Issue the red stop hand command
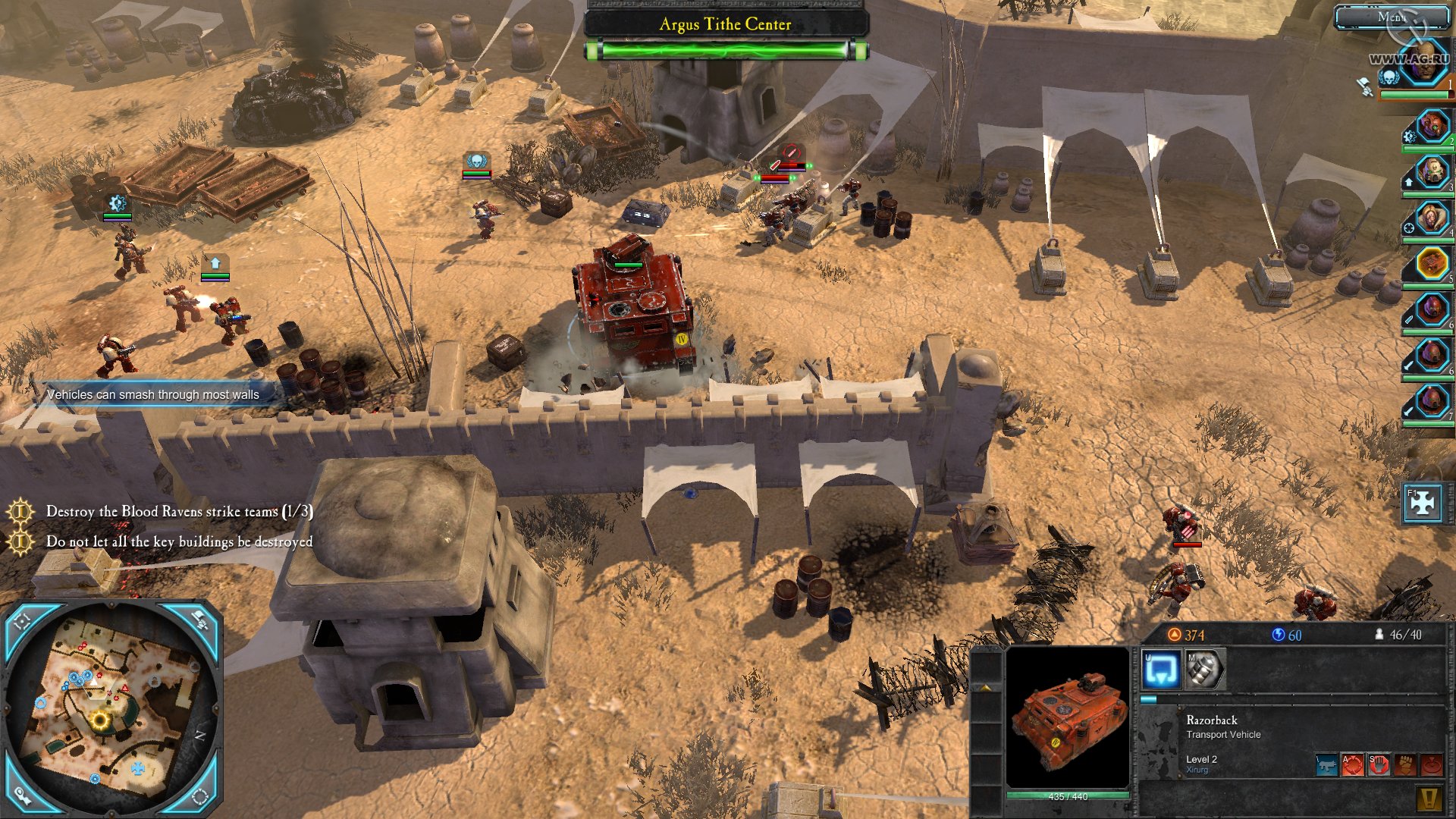The width and height of the screenshot is (1456, 819). tap(1379, 764)
